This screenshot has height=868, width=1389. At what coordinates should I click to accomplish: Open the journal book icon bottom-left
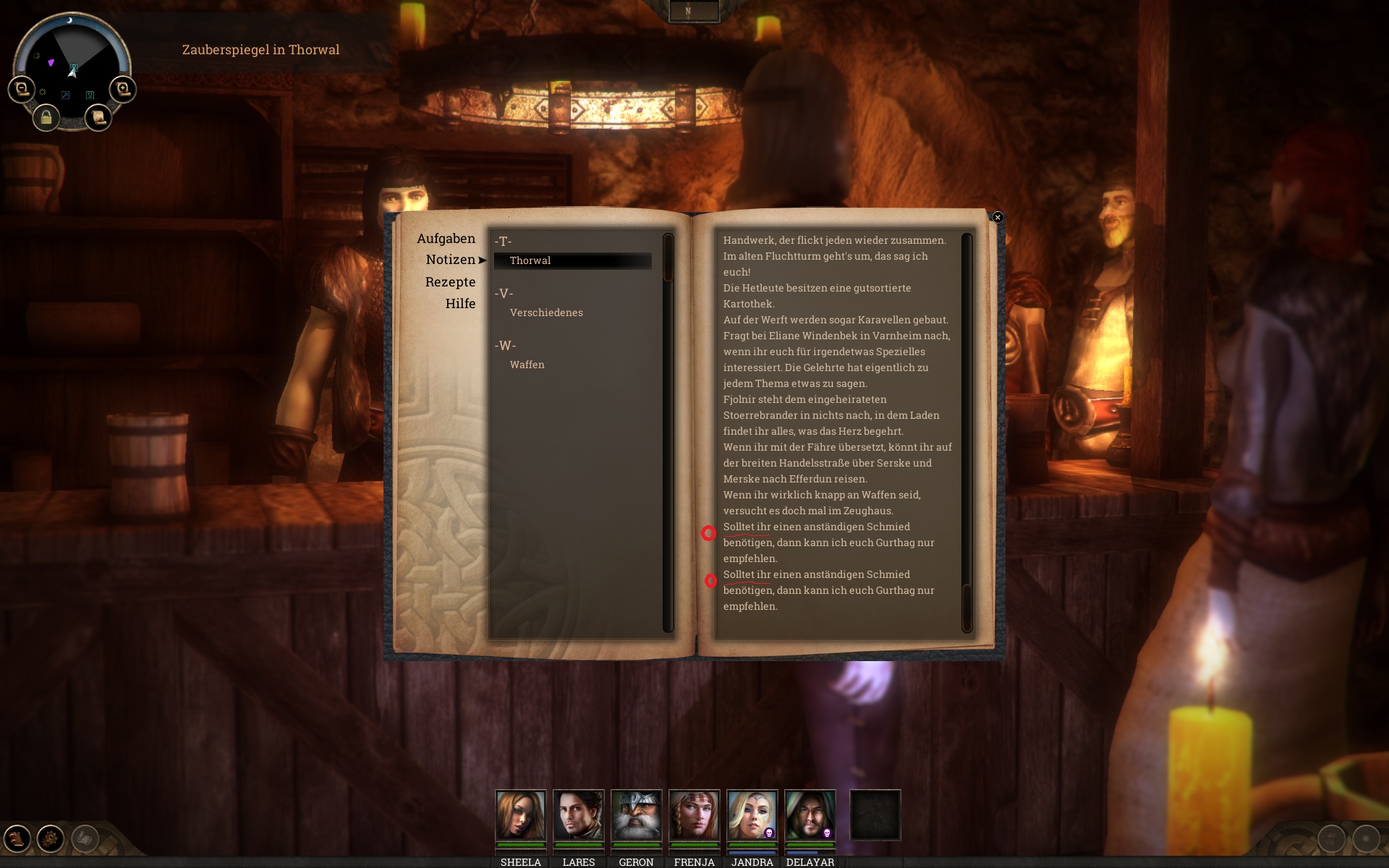(16, 837)
